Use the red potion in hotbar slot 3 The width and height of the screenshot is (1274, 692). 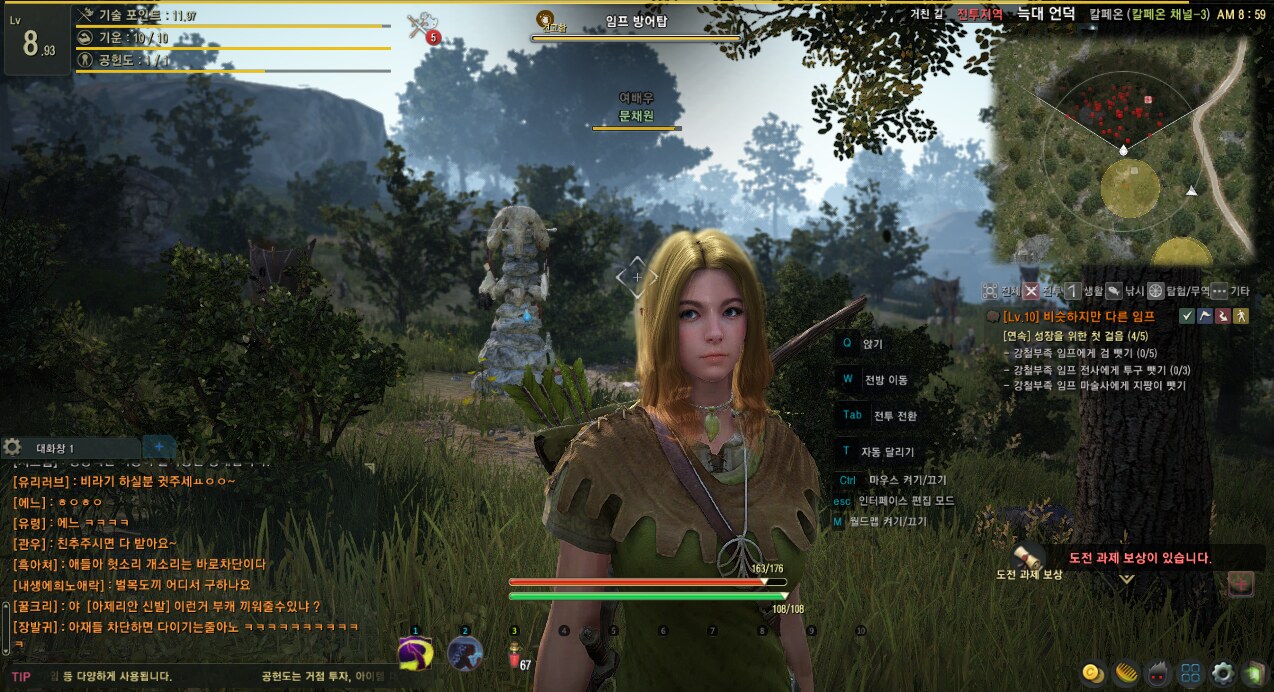(x=515, y=656)
